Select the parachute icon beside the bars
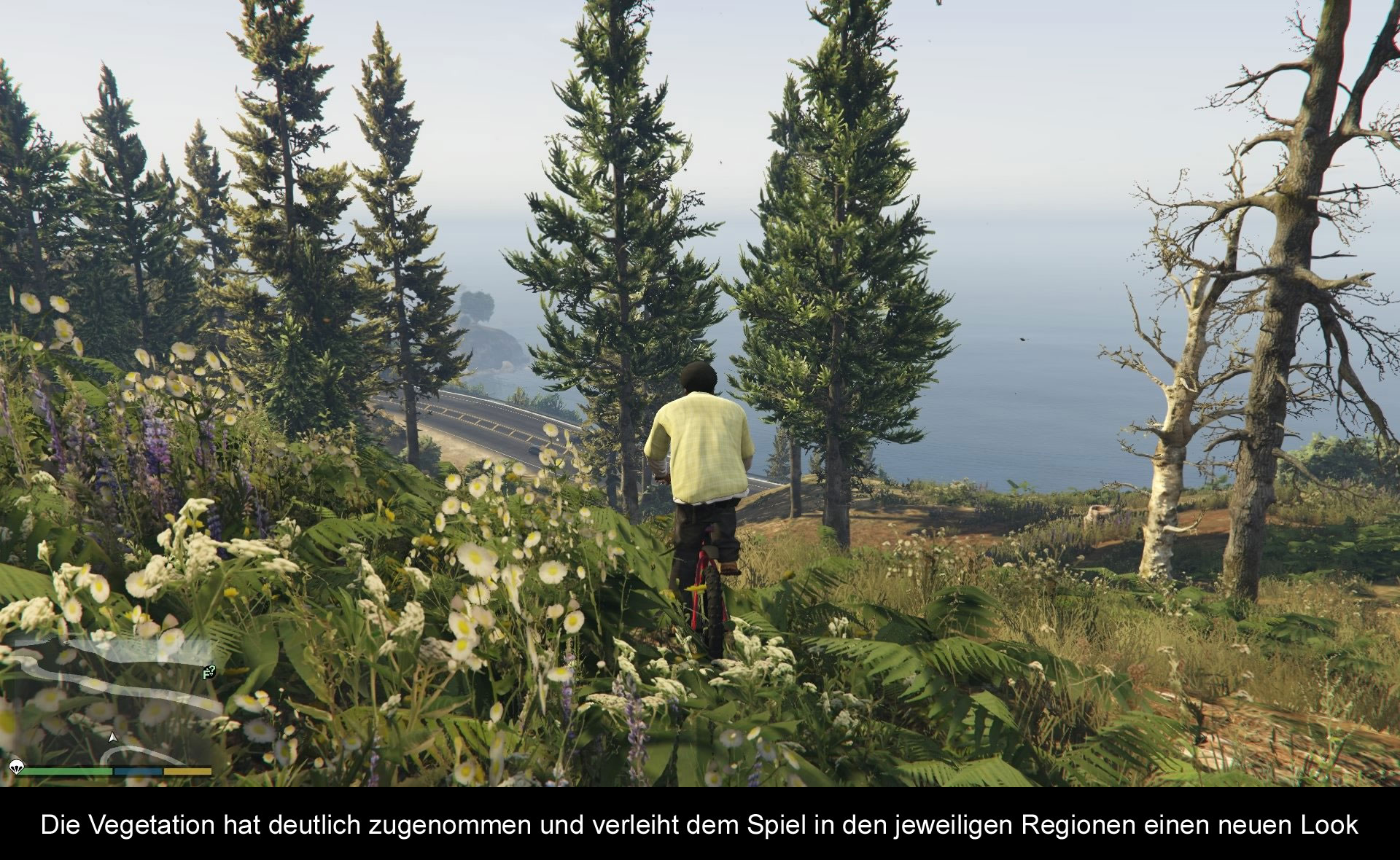Screen dimensions: 1400x860 point(15,766)
